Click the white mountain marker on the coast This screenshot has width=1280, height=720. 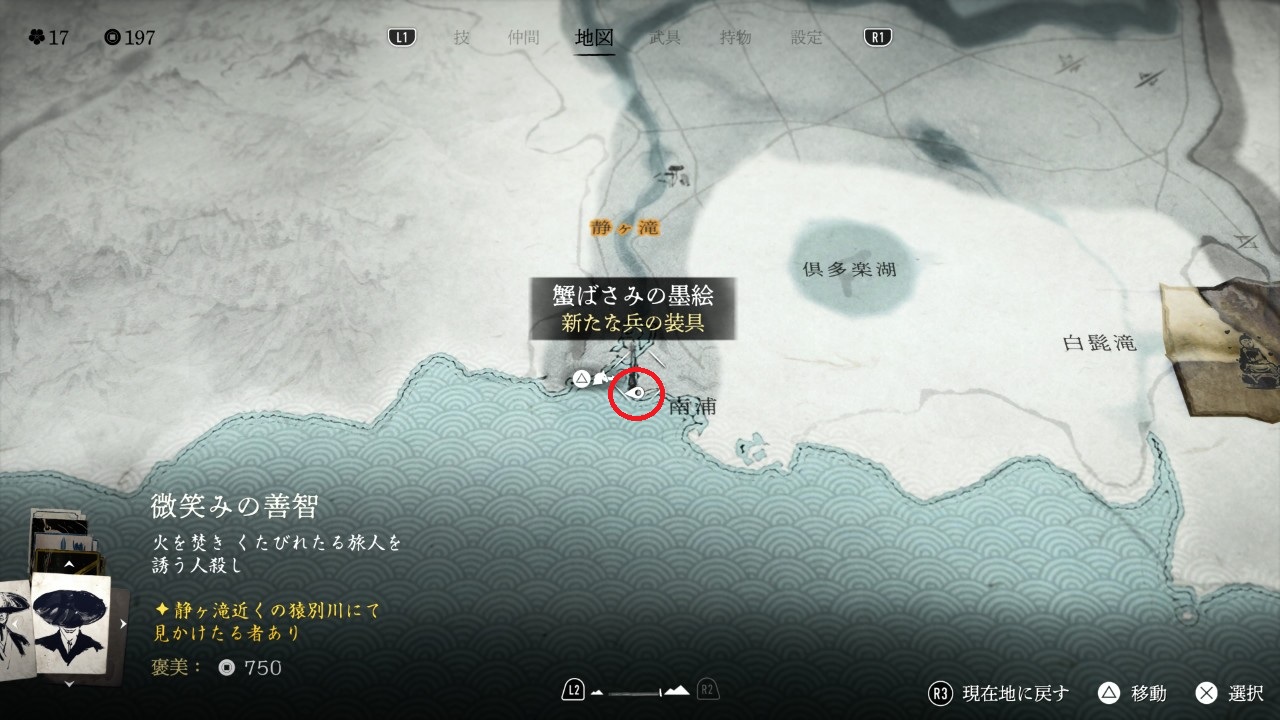click(600, 378)
